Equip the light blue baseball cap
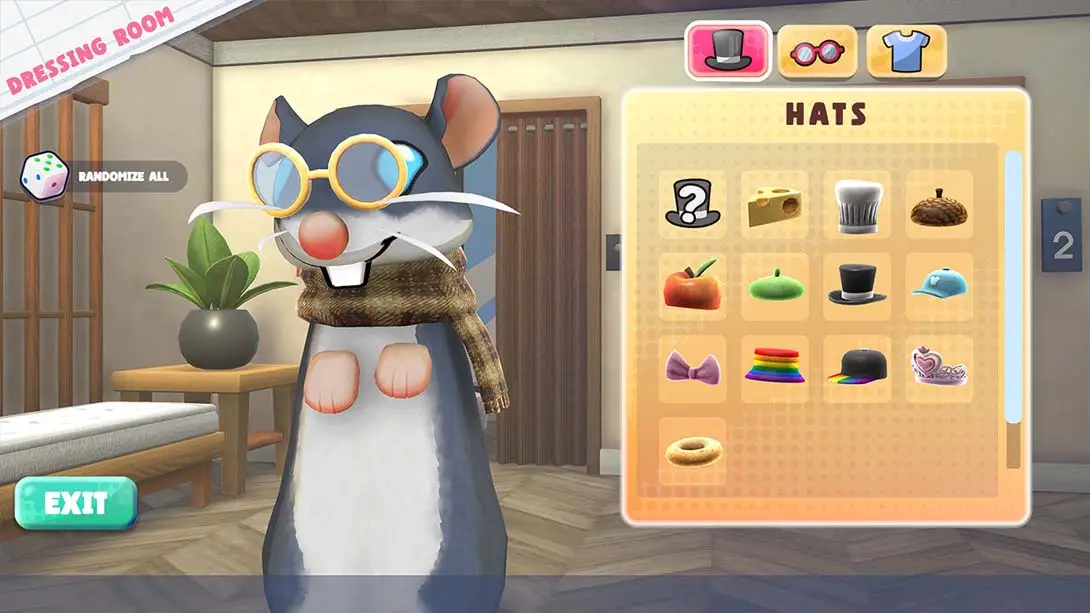1090x613 pixels. pos(939,286)
